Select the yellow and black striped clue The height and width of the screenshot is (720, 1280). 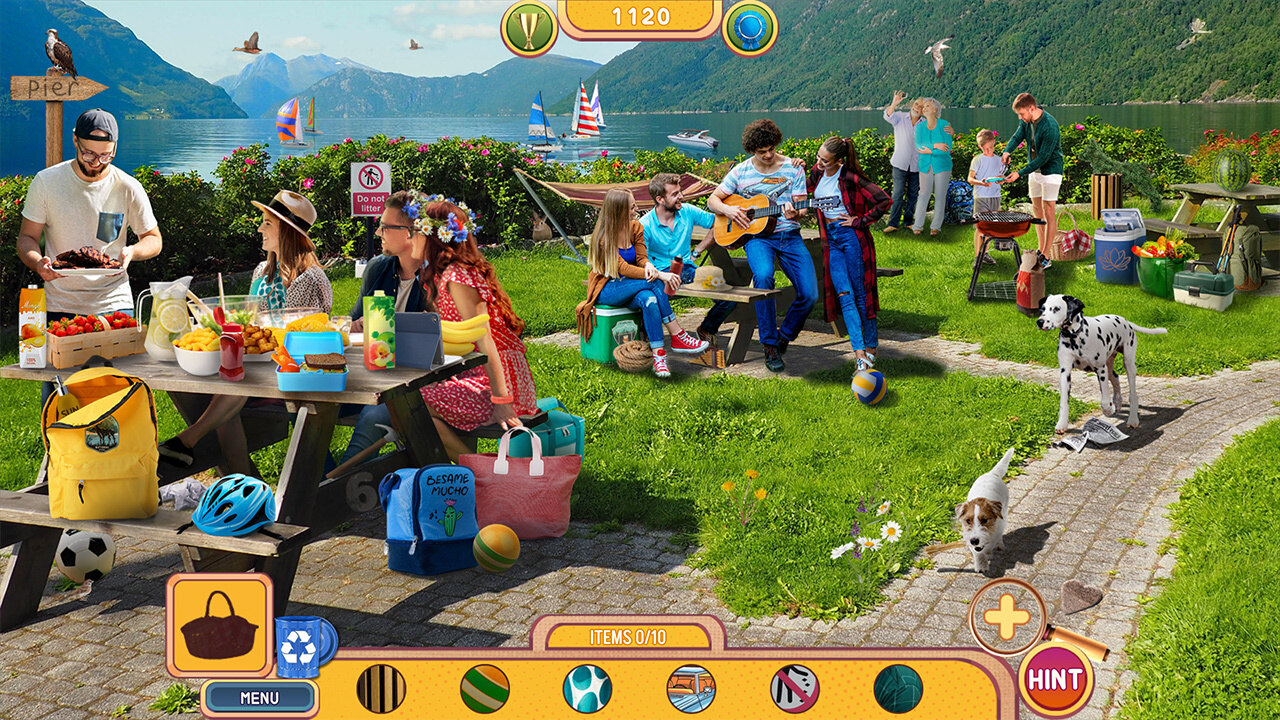point(381,688)
